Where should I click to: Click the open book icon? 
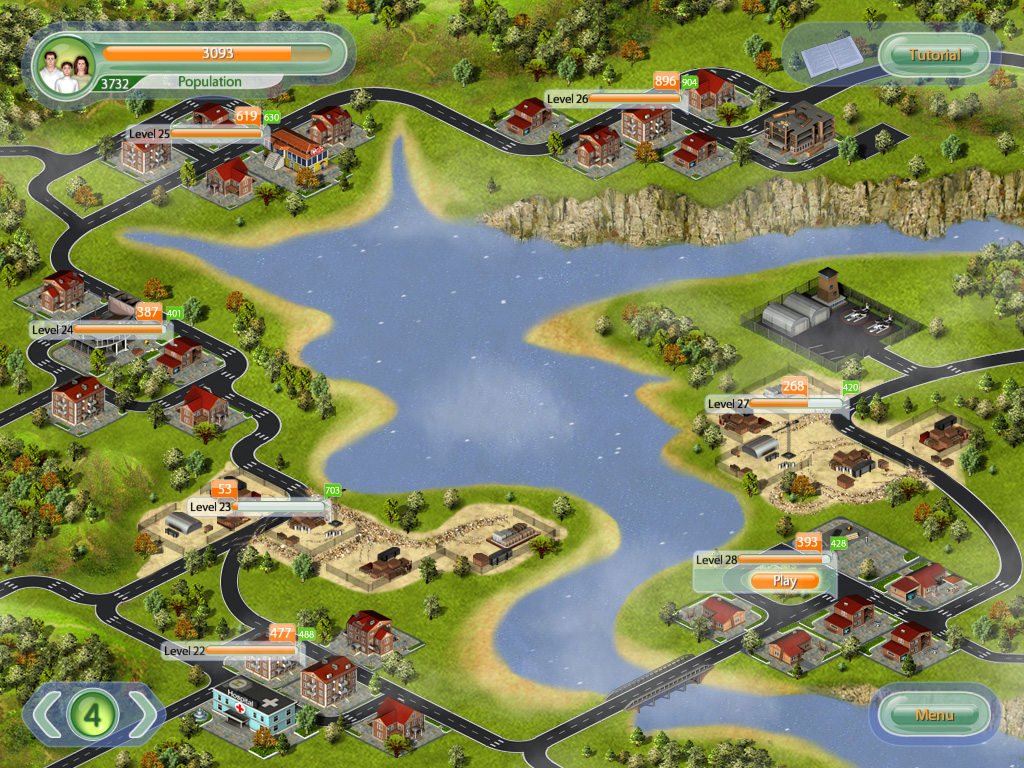tap(828, 56)
